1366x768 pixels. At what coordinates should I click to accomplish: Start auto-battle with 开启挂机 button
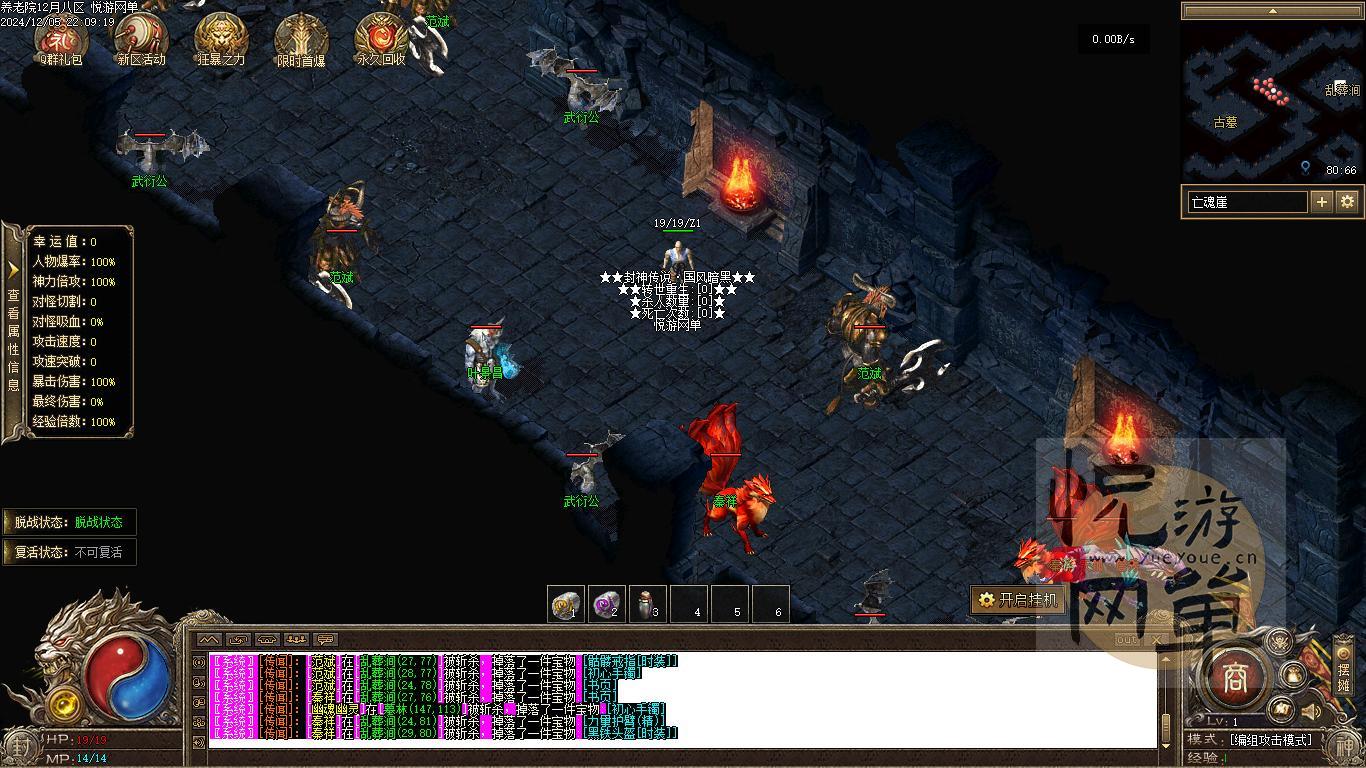click(1017, 600)
